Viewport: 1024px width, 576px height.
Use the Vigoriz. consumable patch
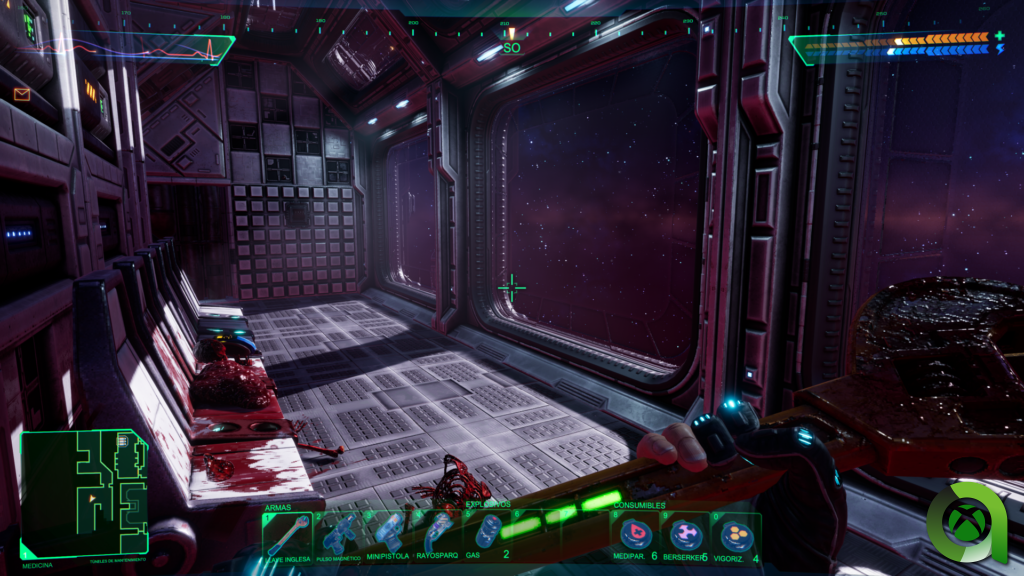(x=735, y=536)
